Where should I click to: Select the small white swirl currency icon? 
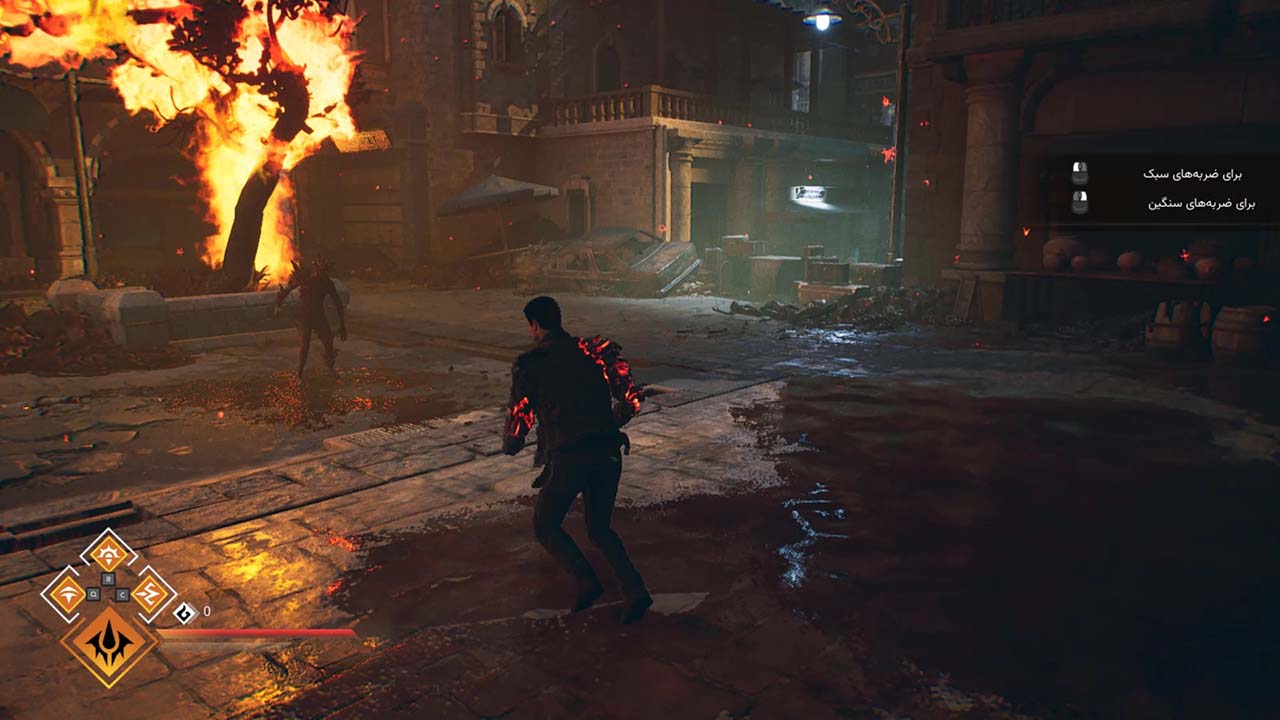click(184, 612)
